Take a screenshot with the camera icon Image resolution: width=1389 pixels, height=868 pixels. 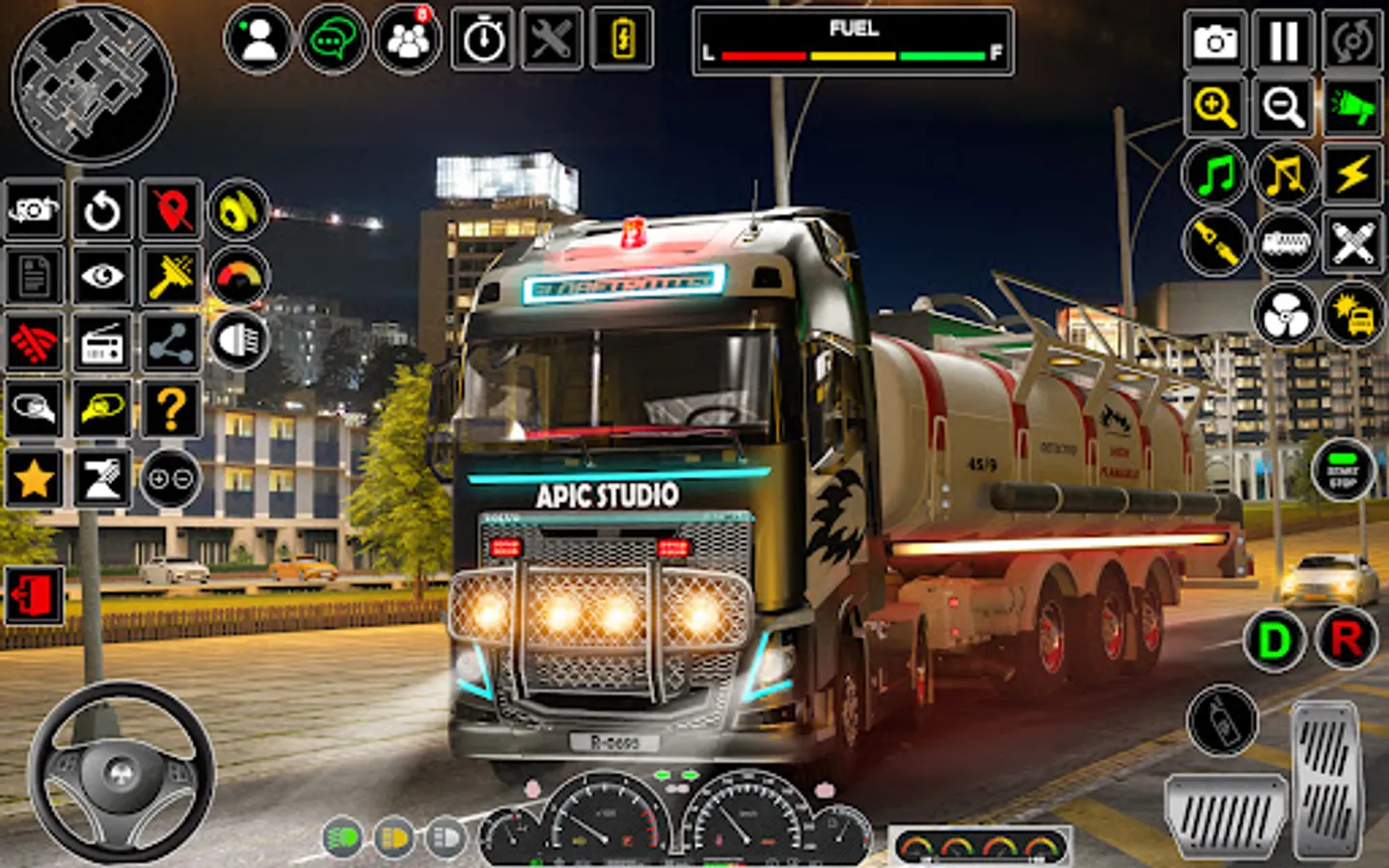point(1214,41)
